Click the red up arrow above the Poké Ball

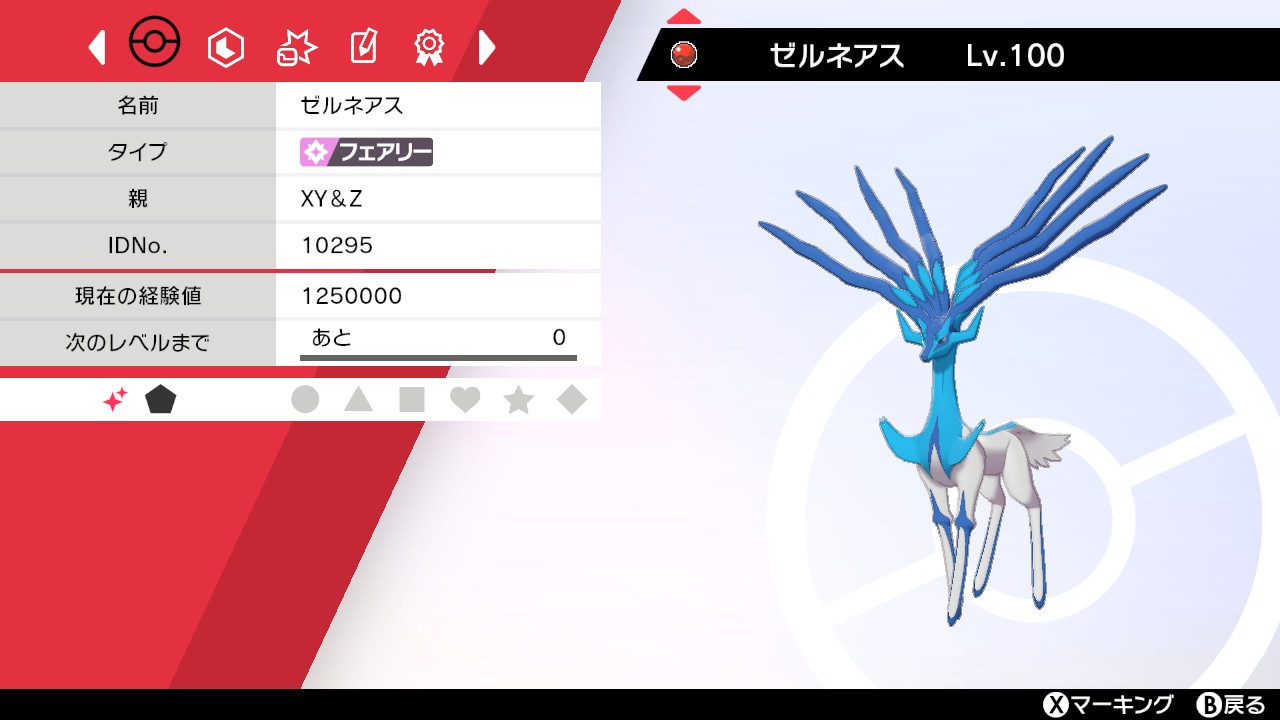(684, 18)
